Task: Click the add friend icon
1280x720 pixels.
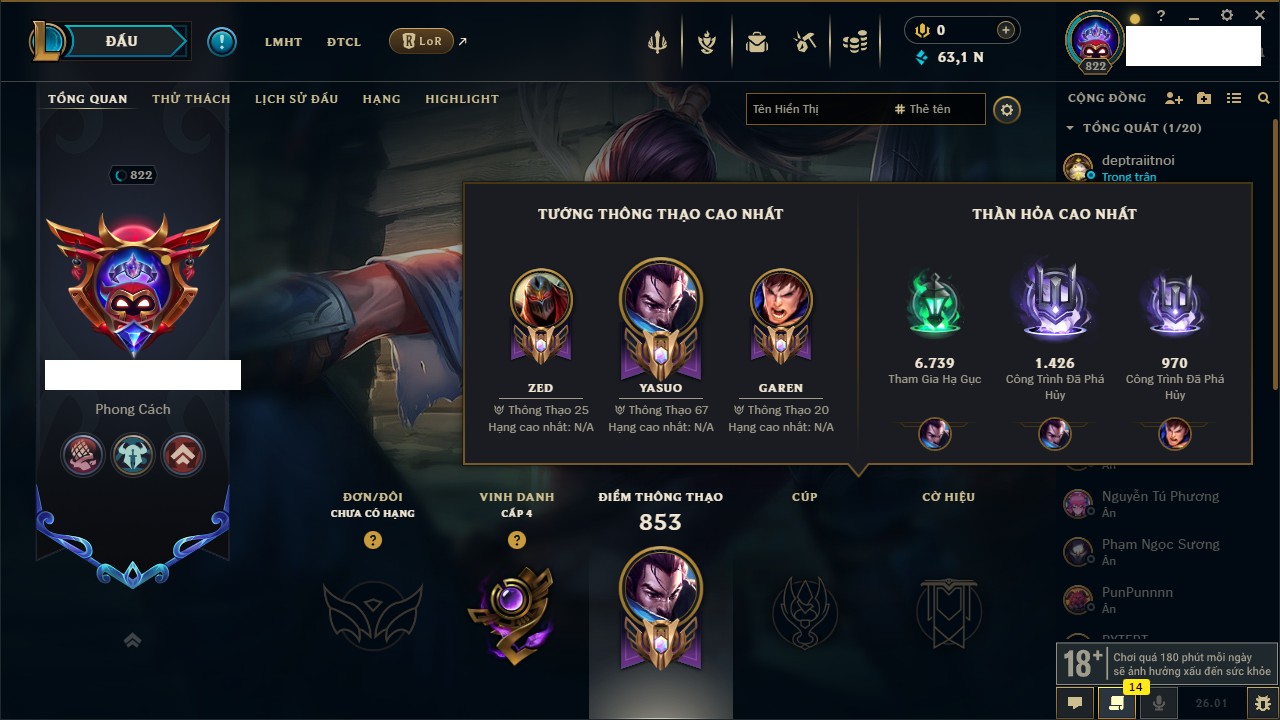Action: pos(1174,98)
